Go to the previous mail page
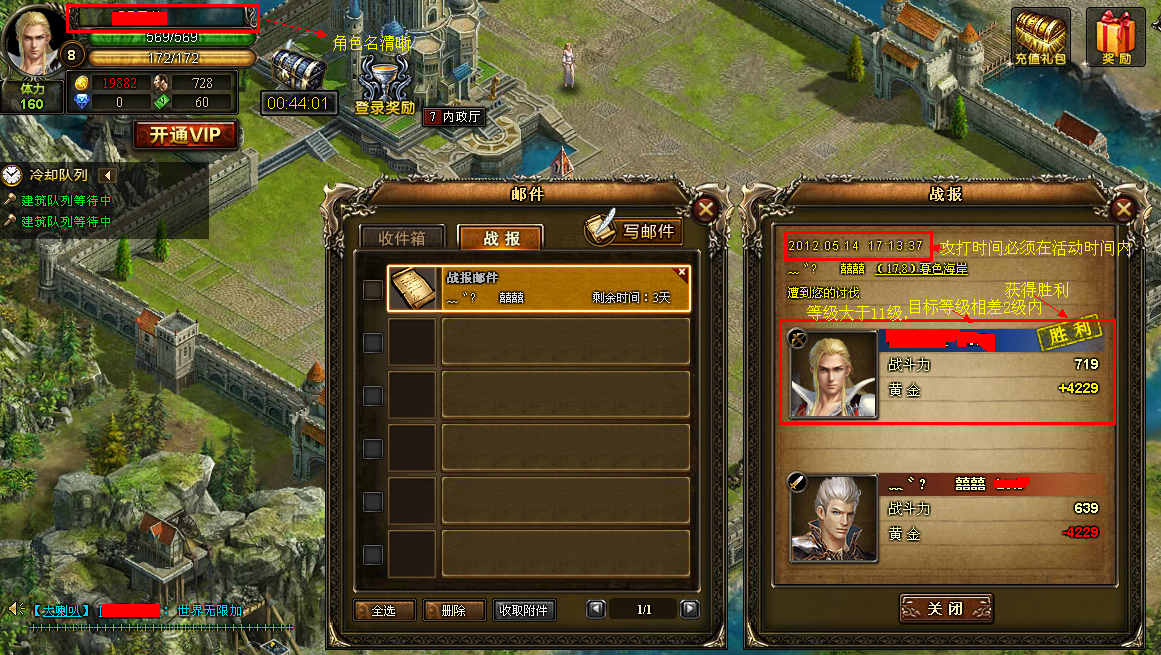1161x655 pixels. [596, 609]
